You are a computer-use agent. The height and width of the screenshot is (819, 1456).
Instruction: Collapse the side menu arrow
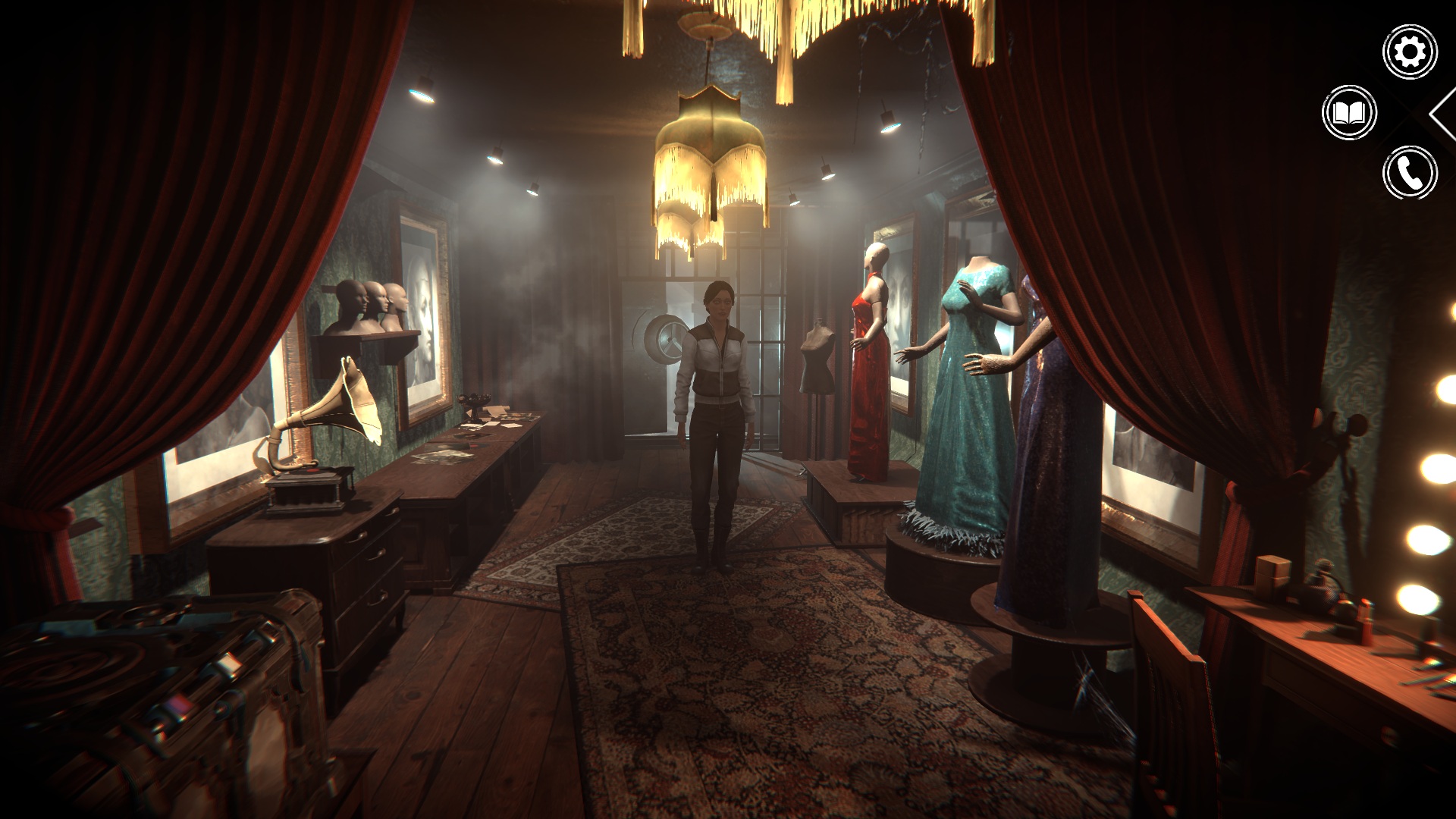[1444, 113]
